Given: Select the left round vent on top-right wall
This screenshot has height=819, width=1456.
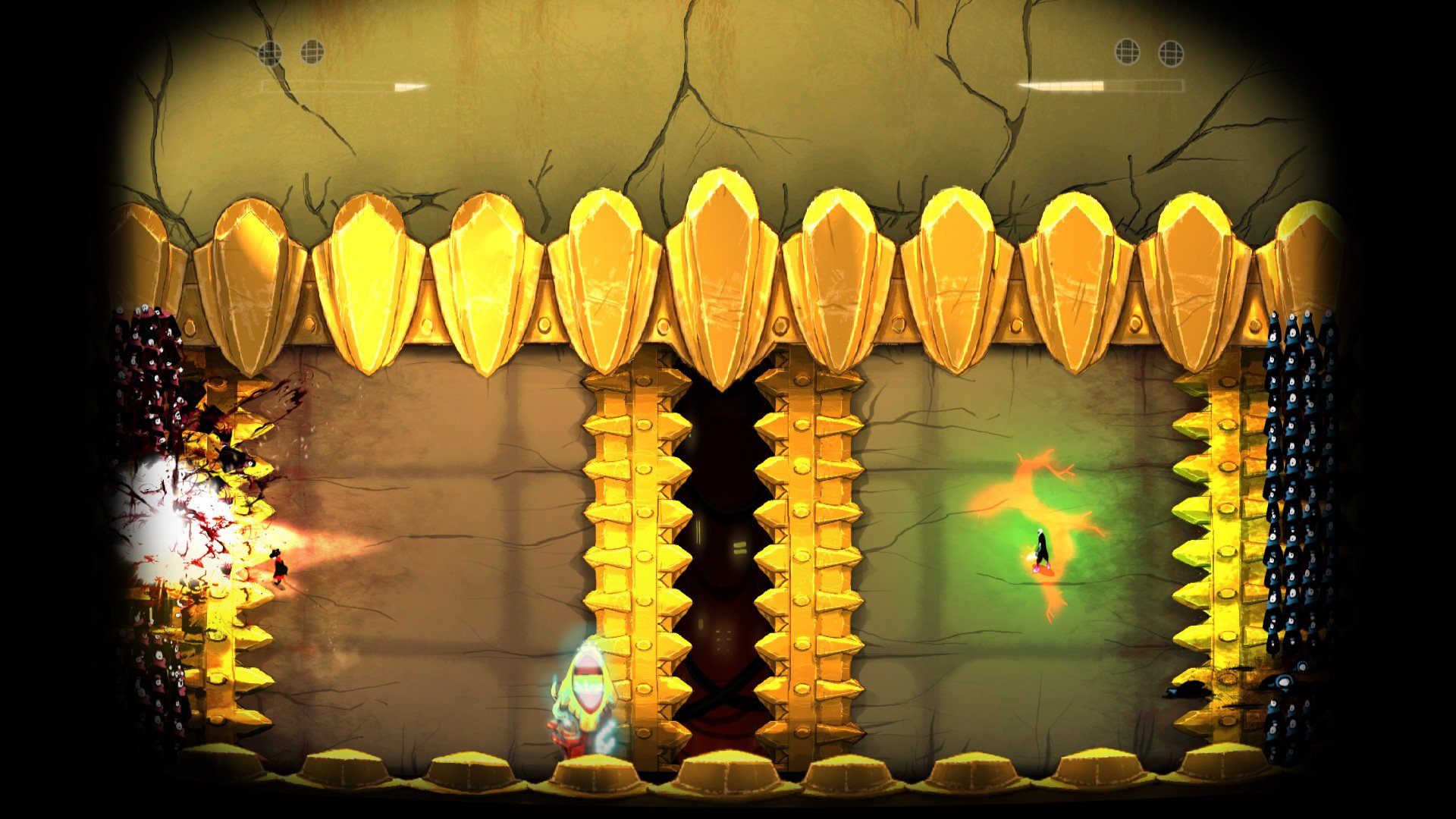Looking at the screenshot, I should click(1127, 52).
